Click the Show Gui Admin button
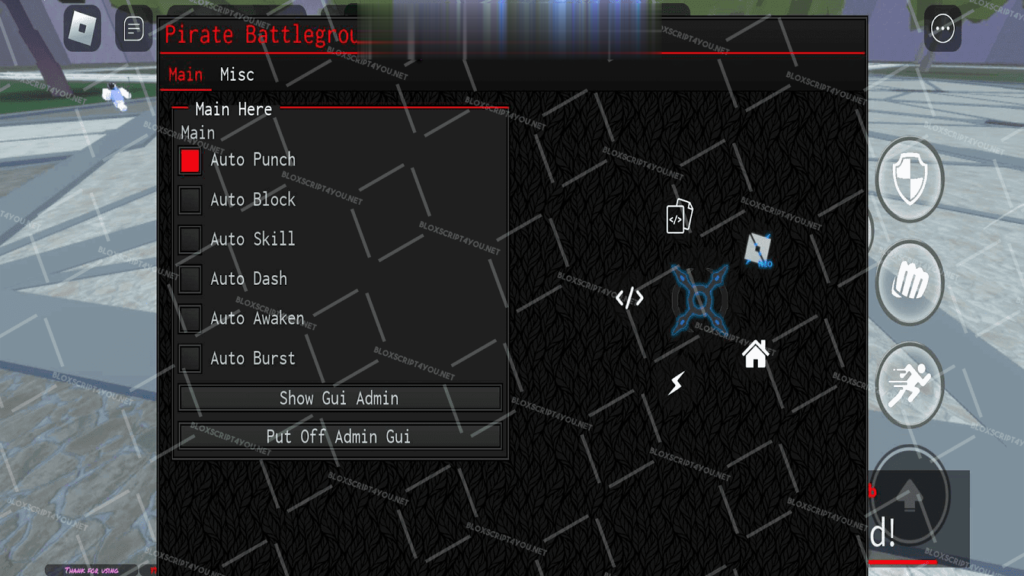 (339, 398)
